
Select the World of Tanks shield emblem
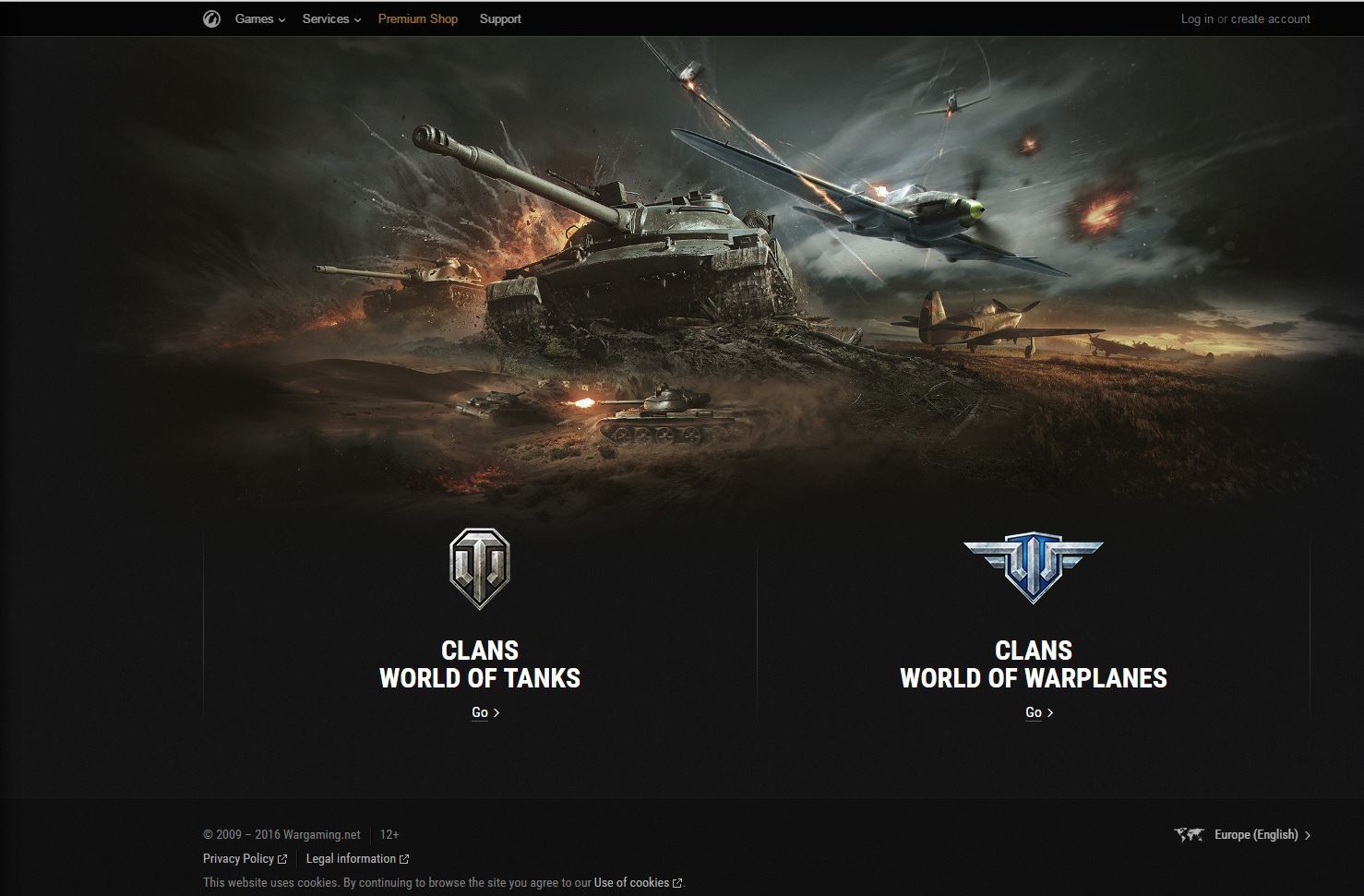(480, 568)
